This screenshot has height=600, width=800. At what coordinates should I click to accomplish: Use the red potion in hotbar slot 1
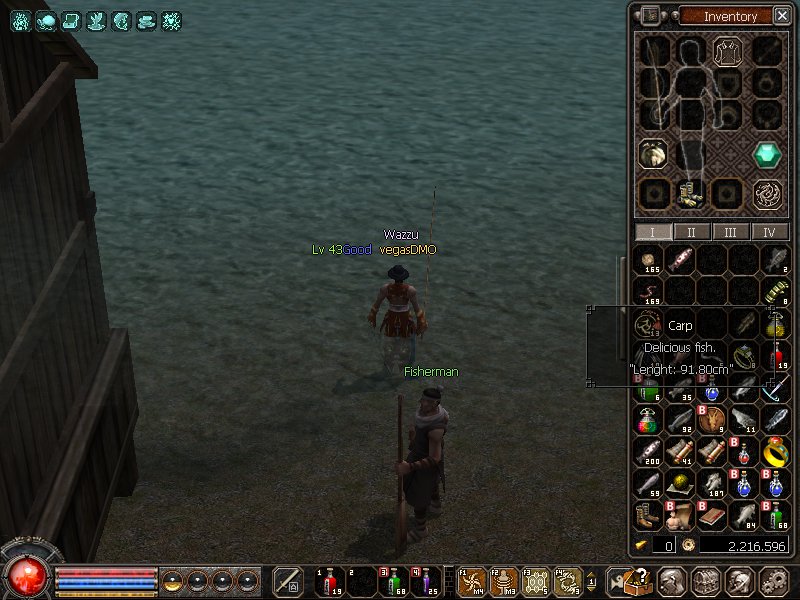pos(329,581)
